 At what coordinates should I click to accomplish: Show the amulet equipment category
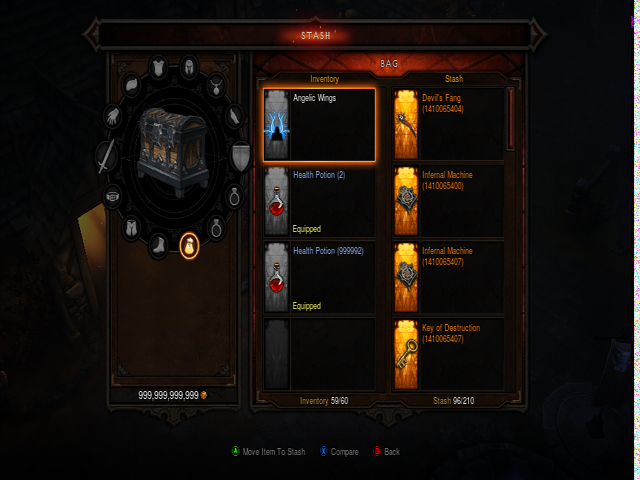pos(214,84)
